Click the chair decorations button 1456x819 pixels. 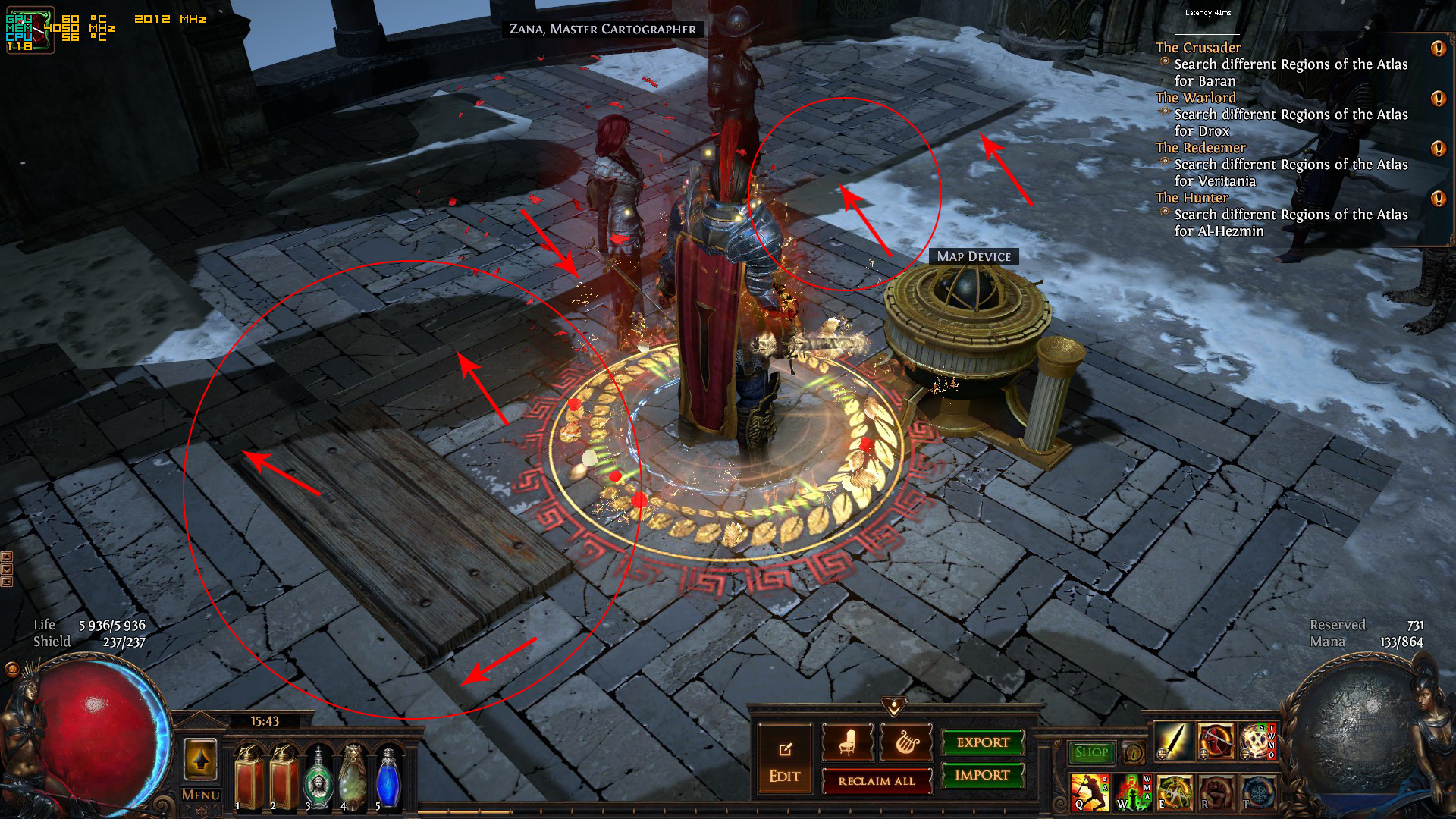pyautogui.click(x=847, y=742)
